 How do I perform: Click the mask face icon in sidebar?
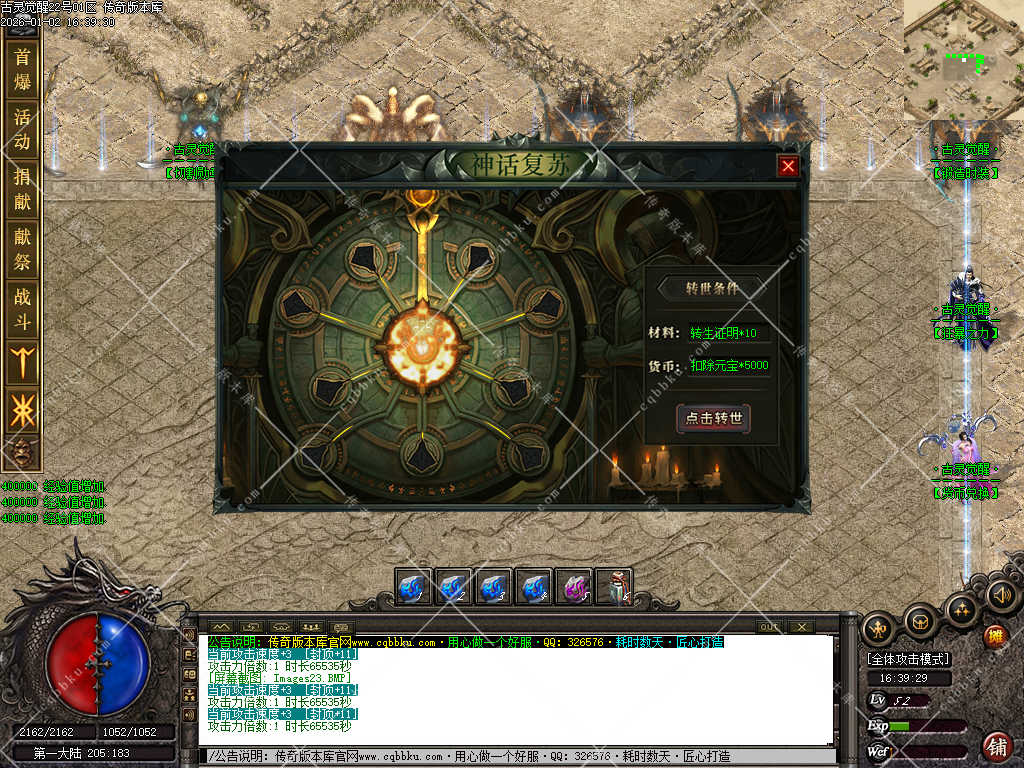pyautogui.click(x=22, y=450)
